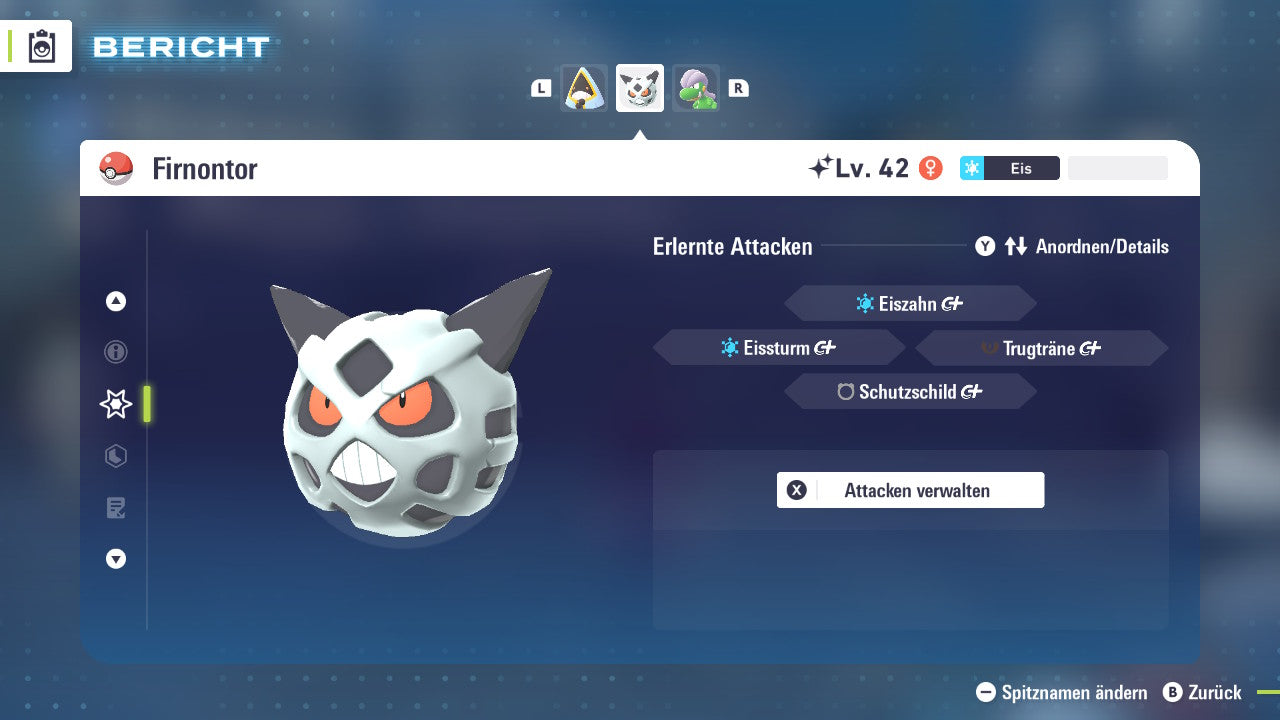Switch to the green Pokémon thumbnail
This screenshot has width=1280, height=720.
(696, 87)
